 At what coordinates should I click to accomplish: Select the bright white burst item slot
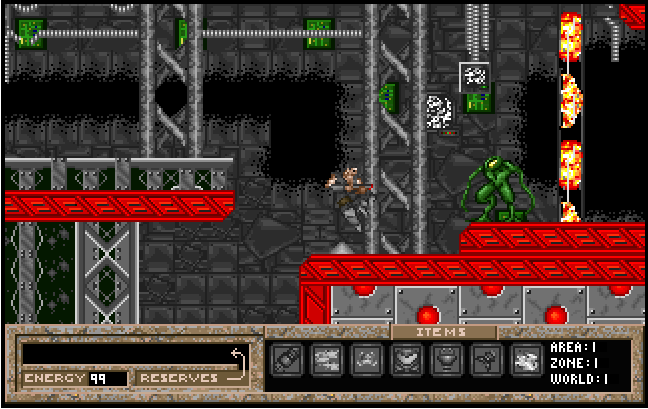(x=525, y=360)
